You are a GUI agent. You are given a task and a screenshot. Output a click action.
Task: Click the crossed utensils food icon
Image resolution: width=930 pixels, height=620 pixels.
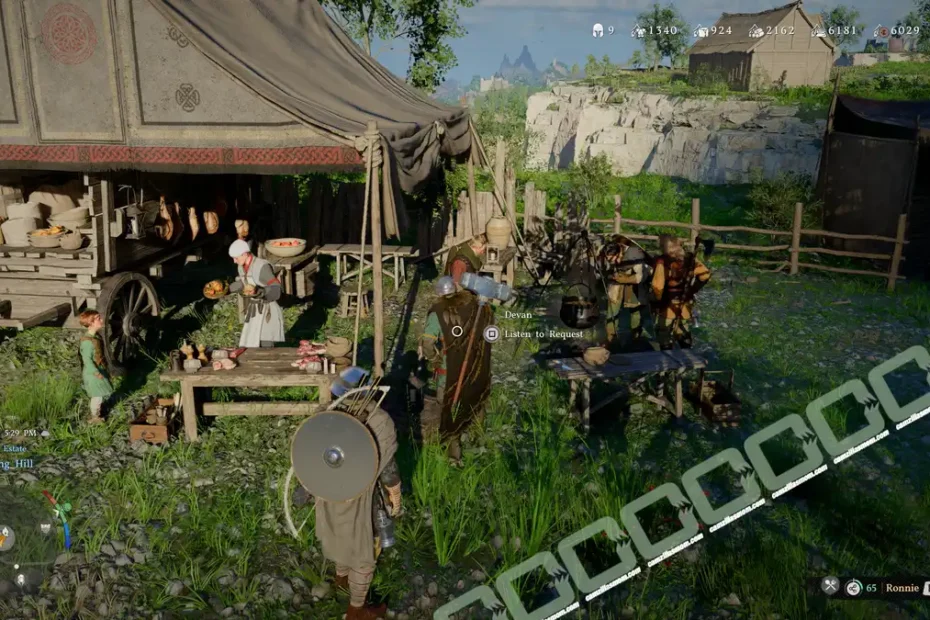830,586
